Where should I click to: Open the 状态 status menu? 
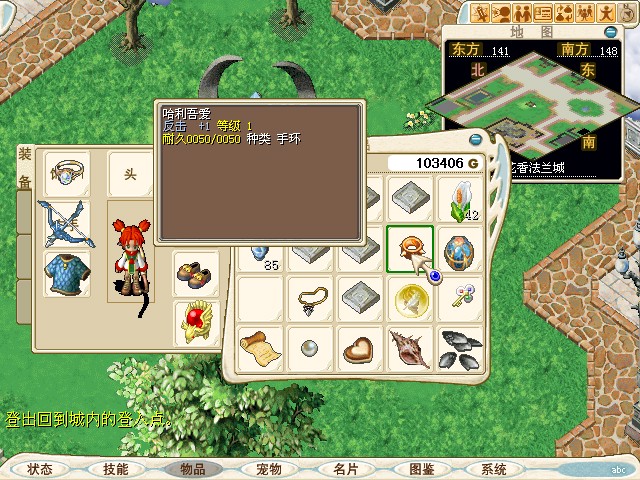click(40, 468)
